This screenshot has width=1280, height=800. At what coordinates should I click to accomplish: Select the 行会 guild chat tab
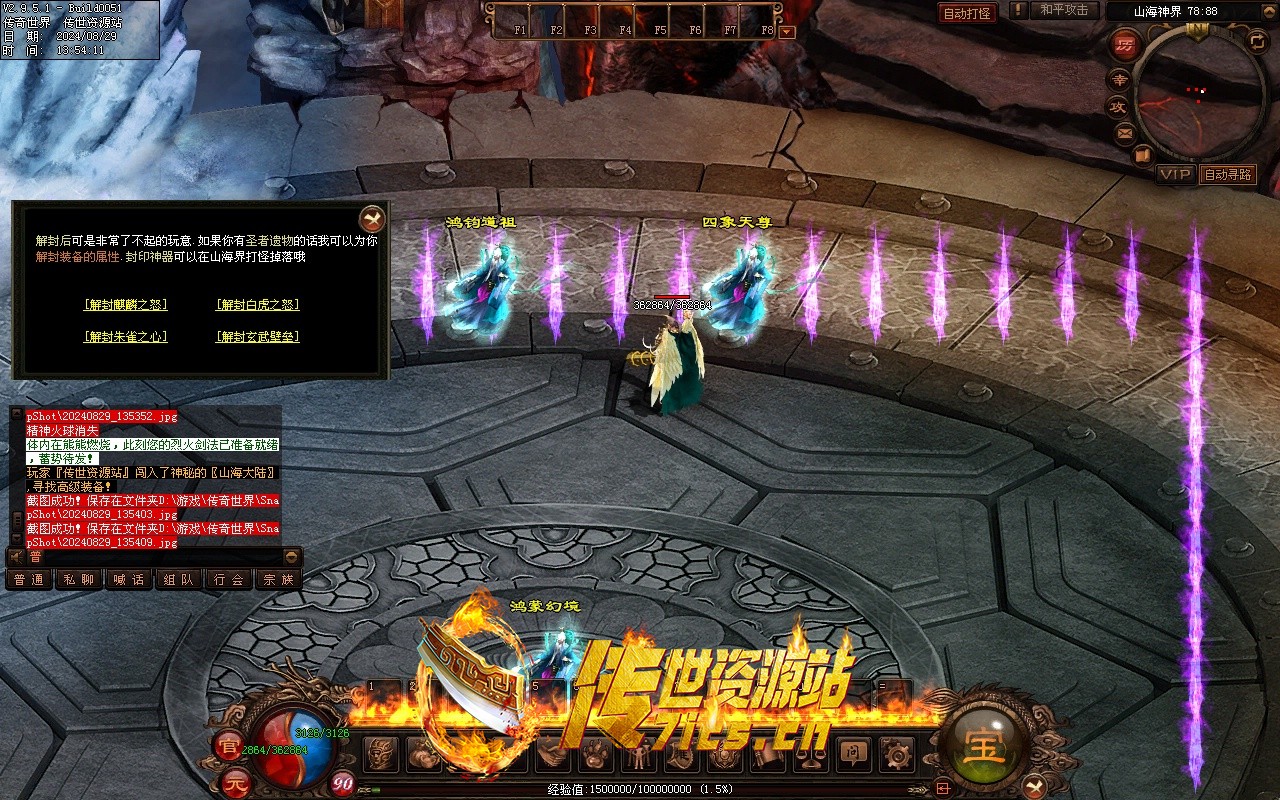229,579
